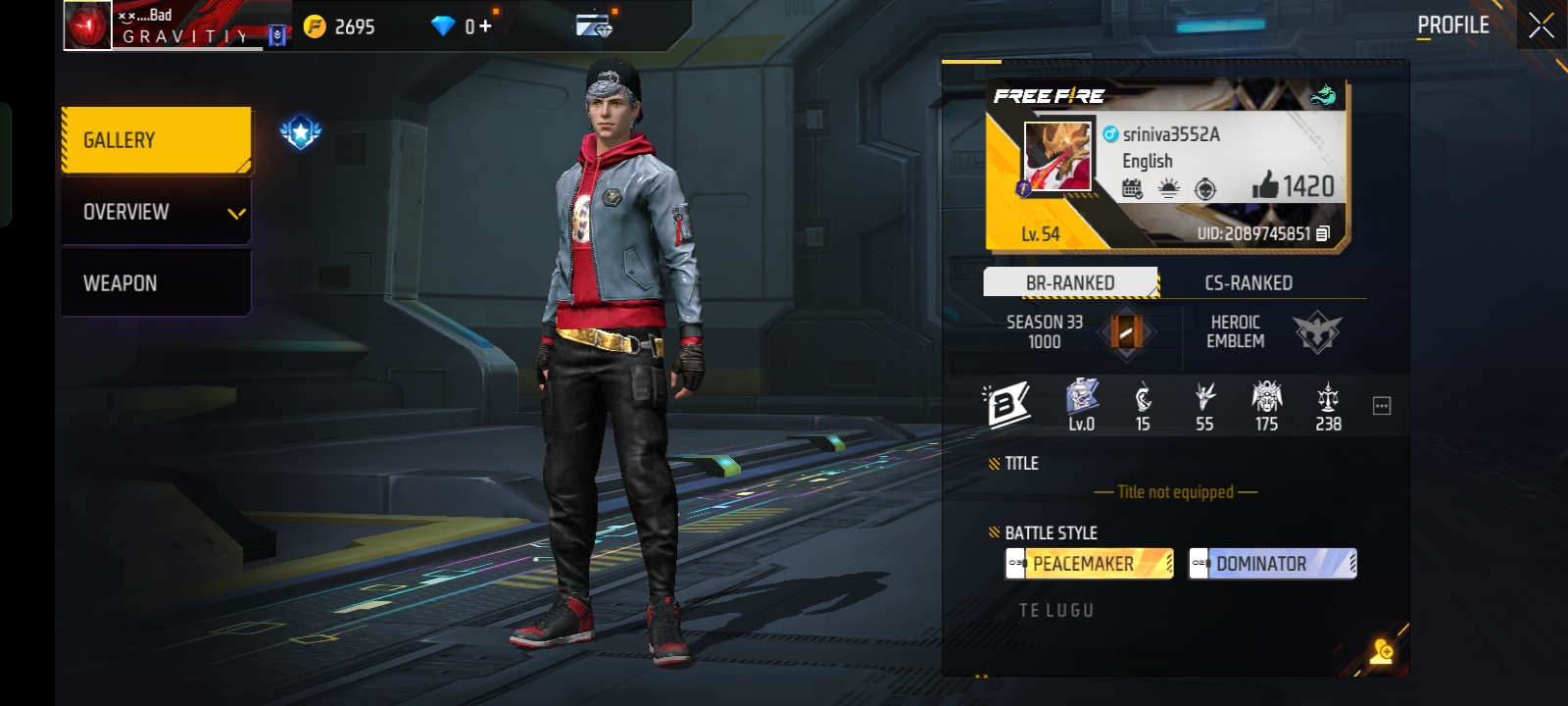Tap the thumbs-up likes icon
Screen dimensions: 1568x706
click(x=1265, y=184)
